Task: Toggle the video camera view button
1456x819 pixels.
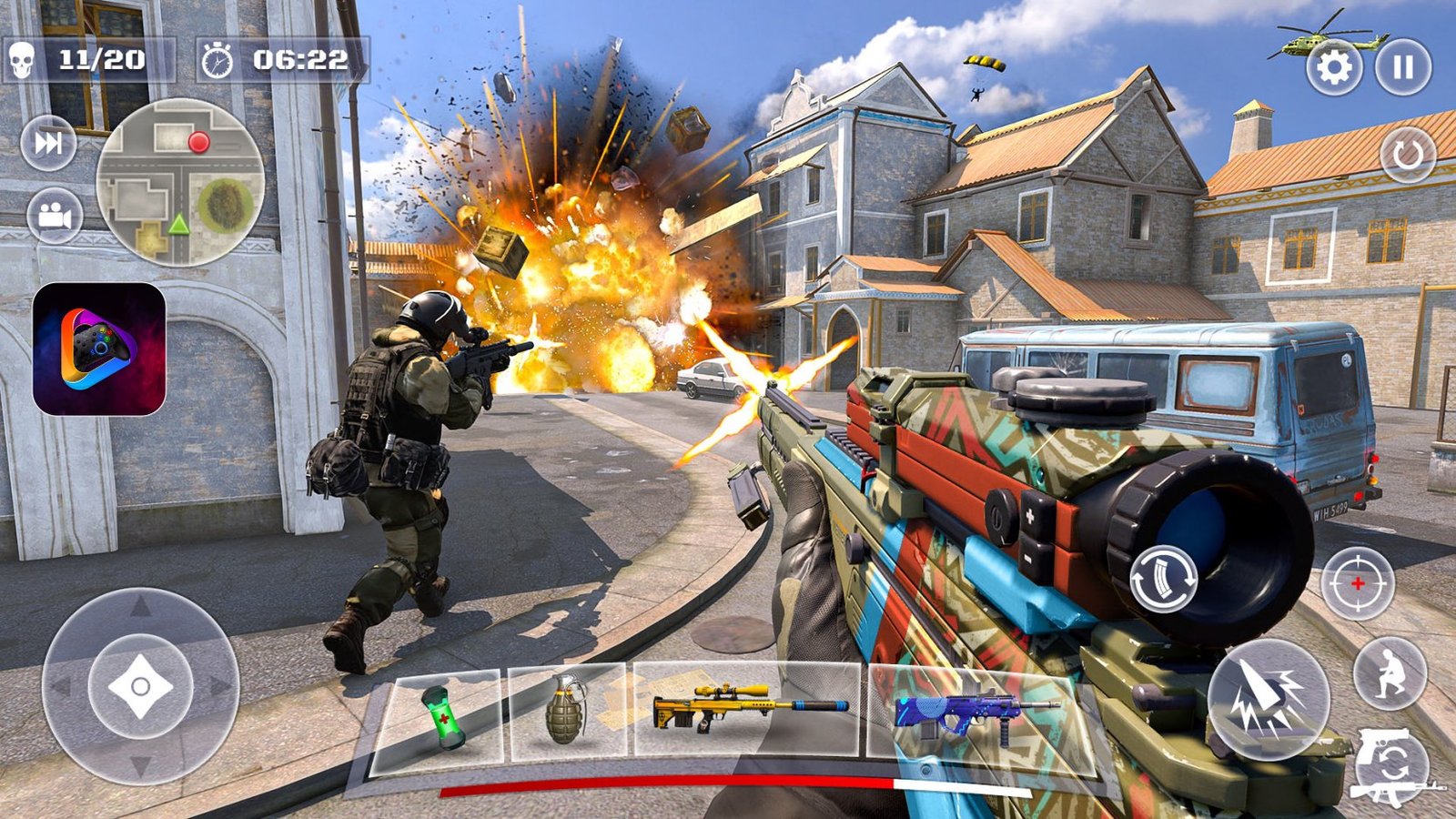Action: click(x=55, y=217)
